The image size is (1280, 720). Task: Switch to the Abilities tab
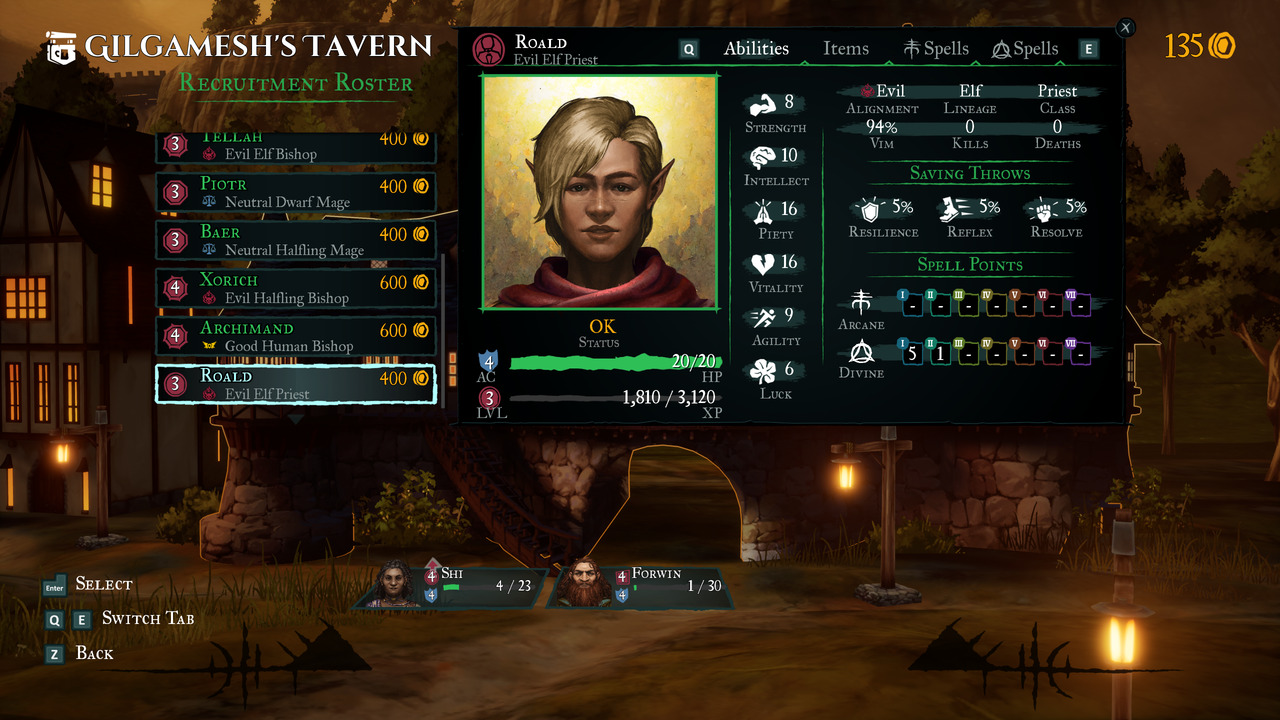click(756, 49)
